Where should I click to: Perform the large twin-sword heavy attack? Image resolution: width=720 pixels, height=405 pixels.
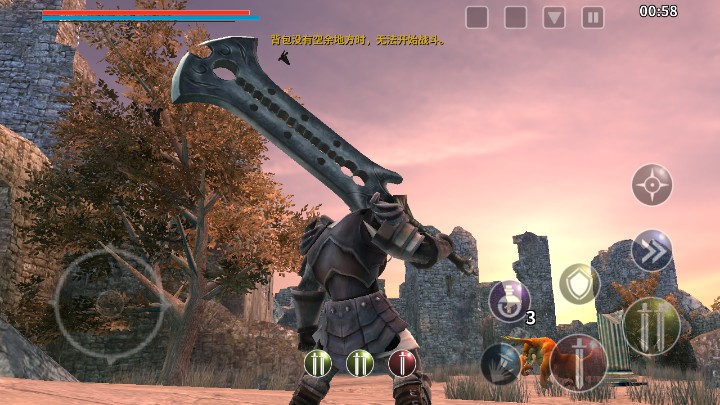tap(651, 326)
